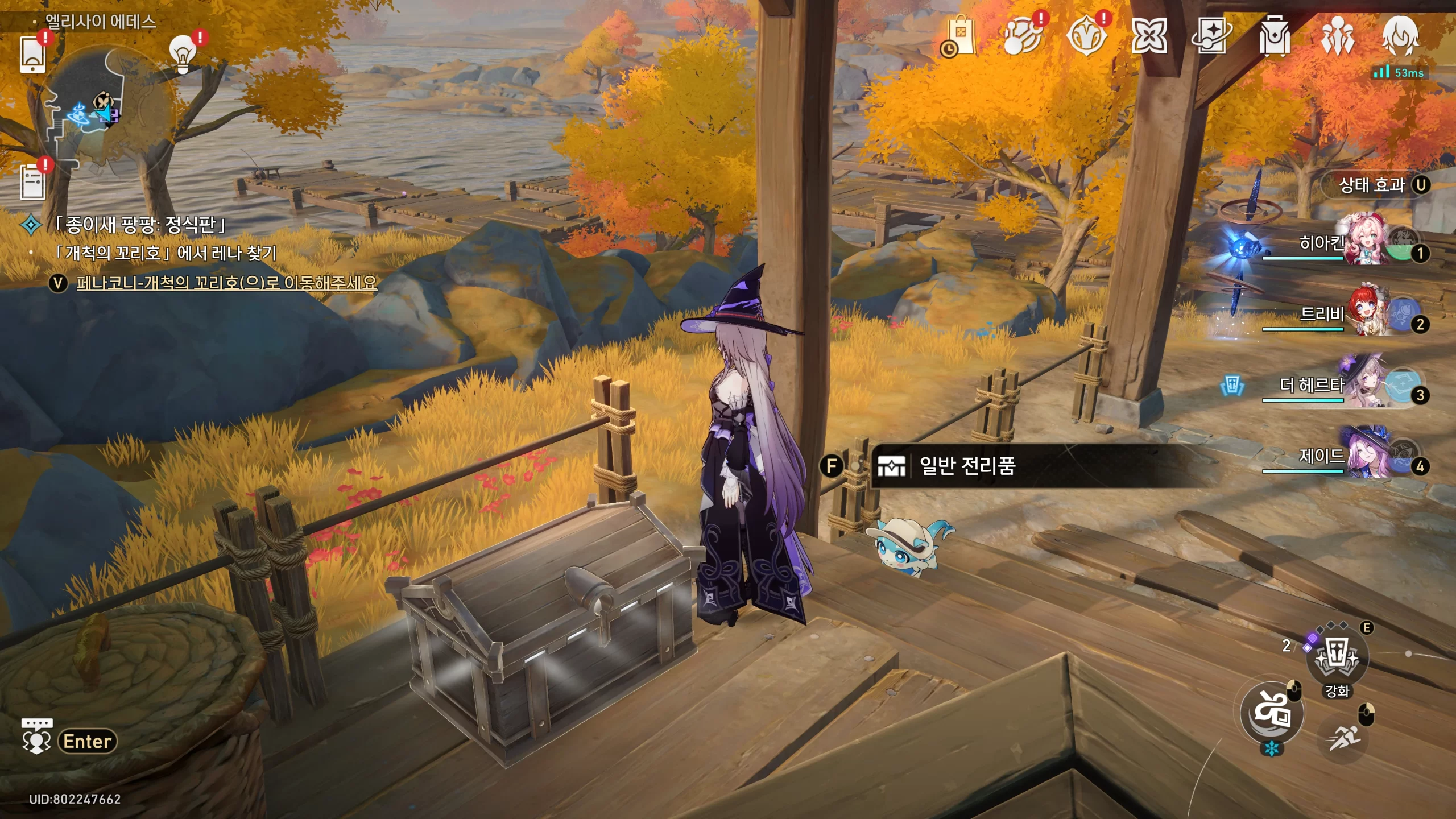The height and width of the screenshot is (819, 1456).
Task: Open the star card guide icon
Action: (x=1211, y=36)
